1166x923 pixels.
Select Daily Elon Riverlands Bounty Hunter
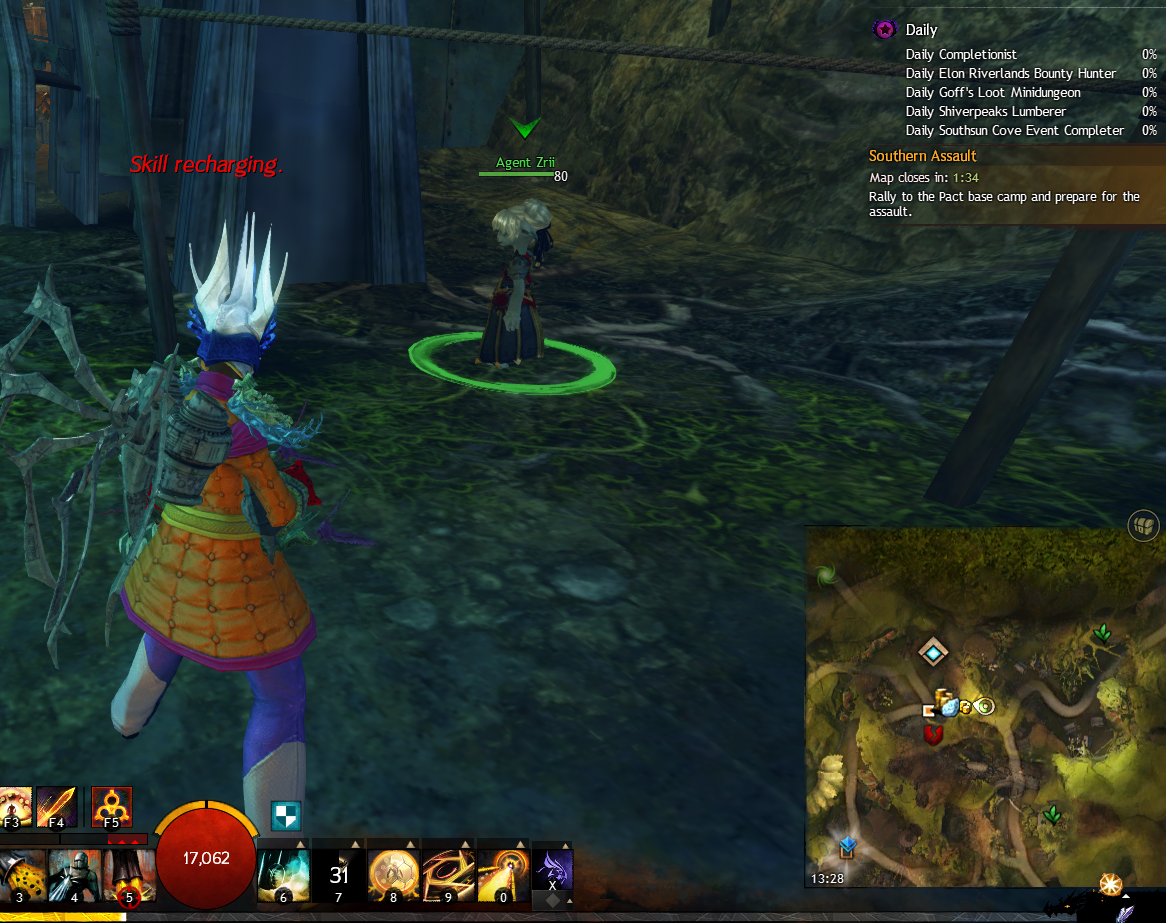[1010, 73]
